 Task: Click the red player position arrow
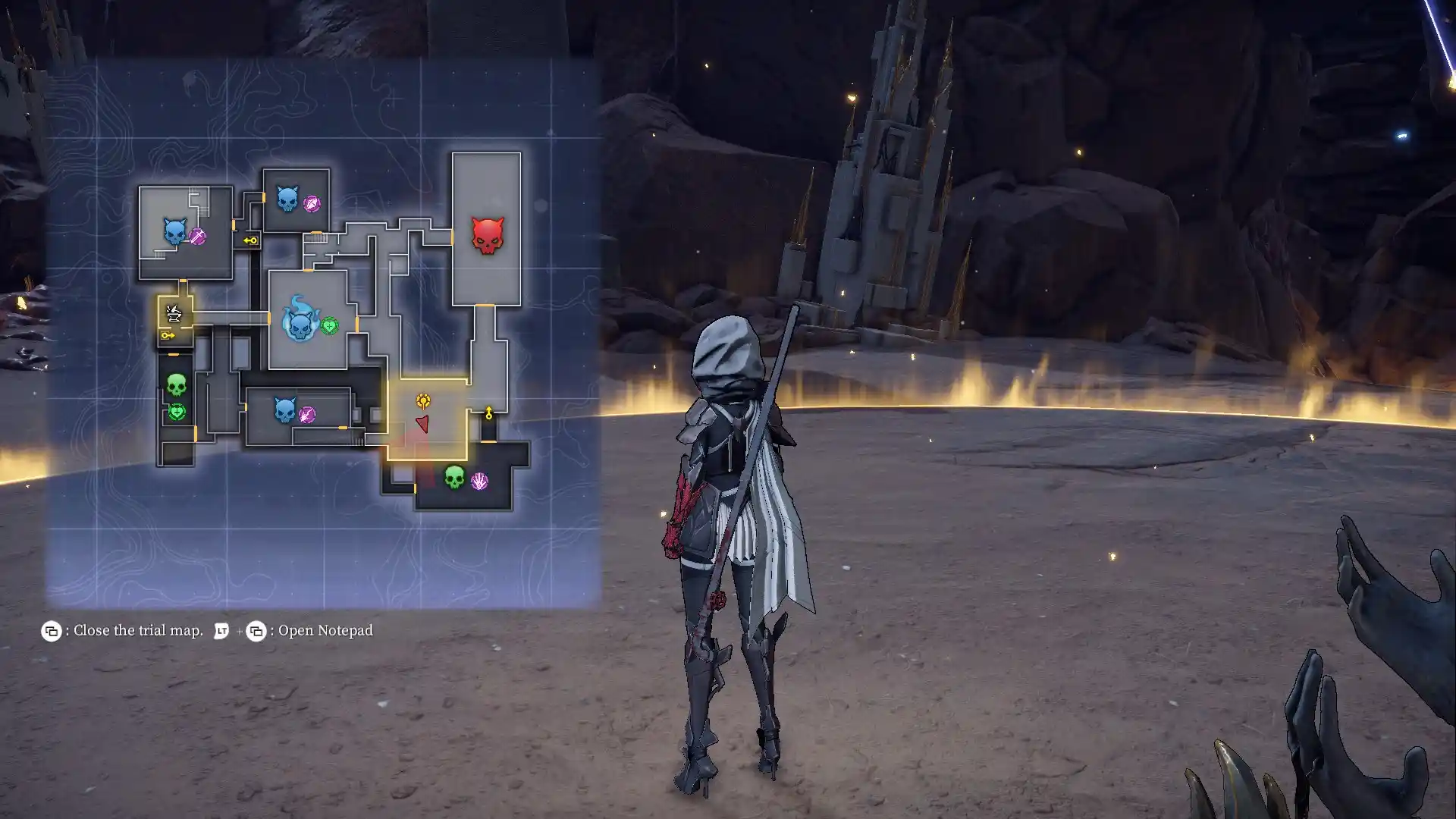click(x=422, y=424)
